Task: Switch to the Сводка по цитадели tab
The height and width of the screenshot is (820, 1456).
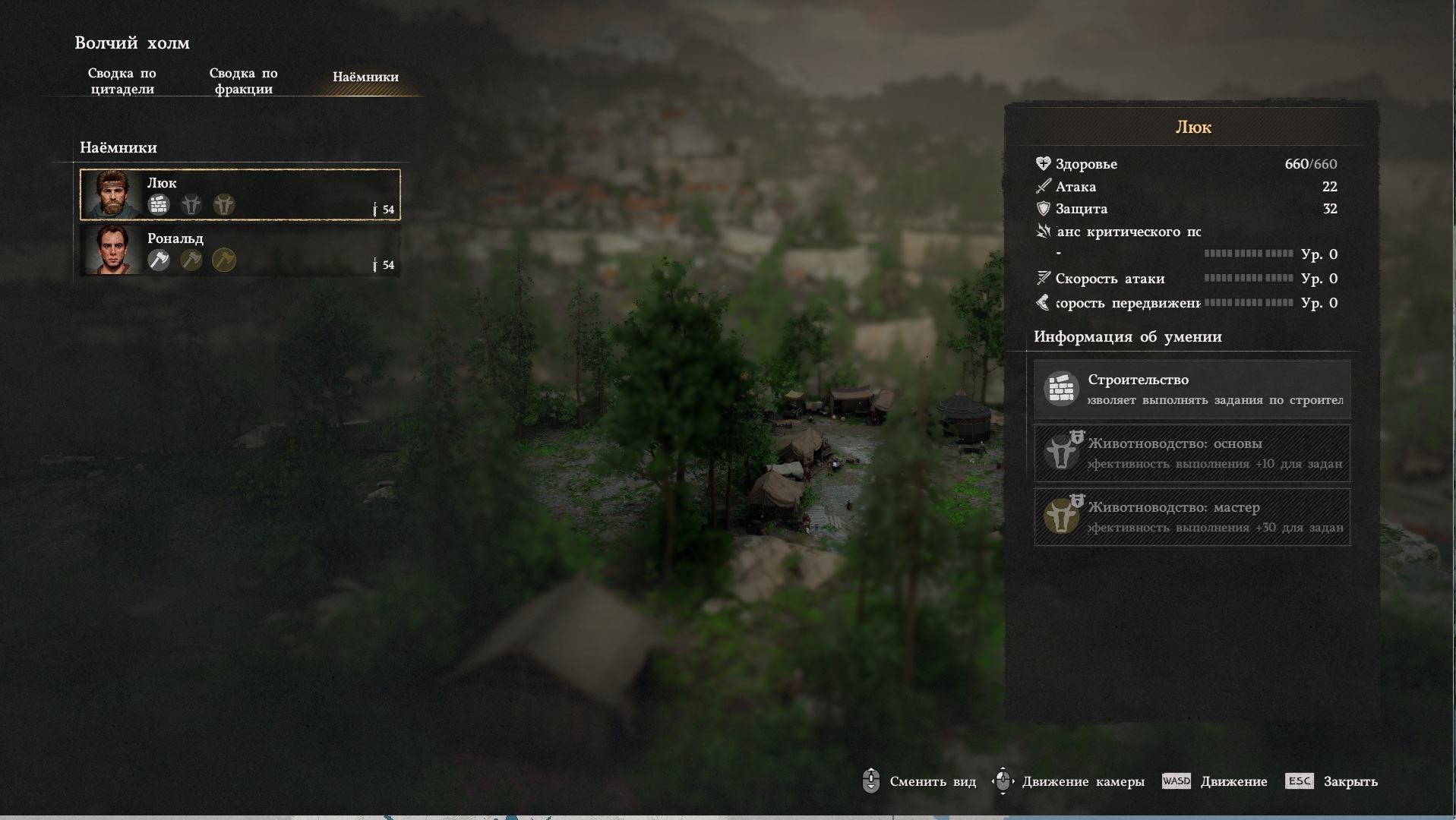Action: [122, 81]
